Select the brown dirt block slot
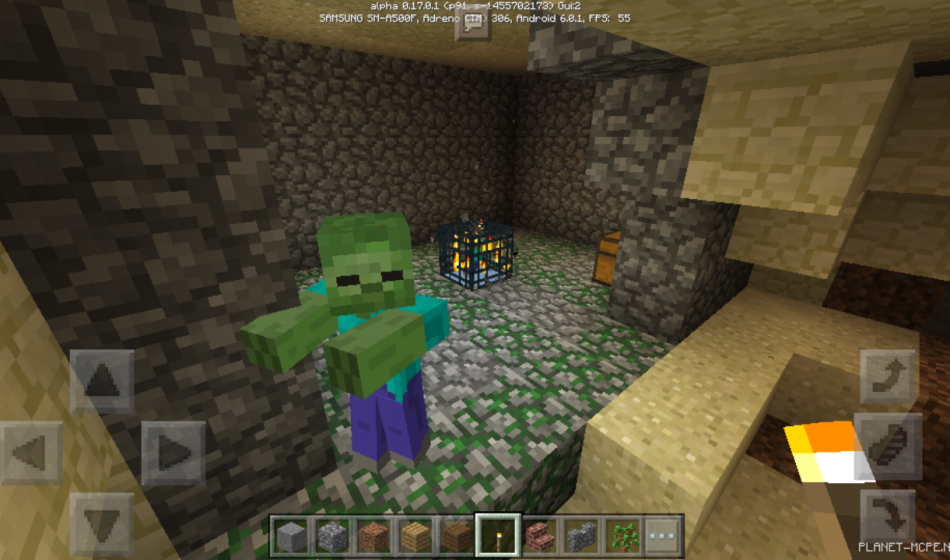 click(372, 534)
